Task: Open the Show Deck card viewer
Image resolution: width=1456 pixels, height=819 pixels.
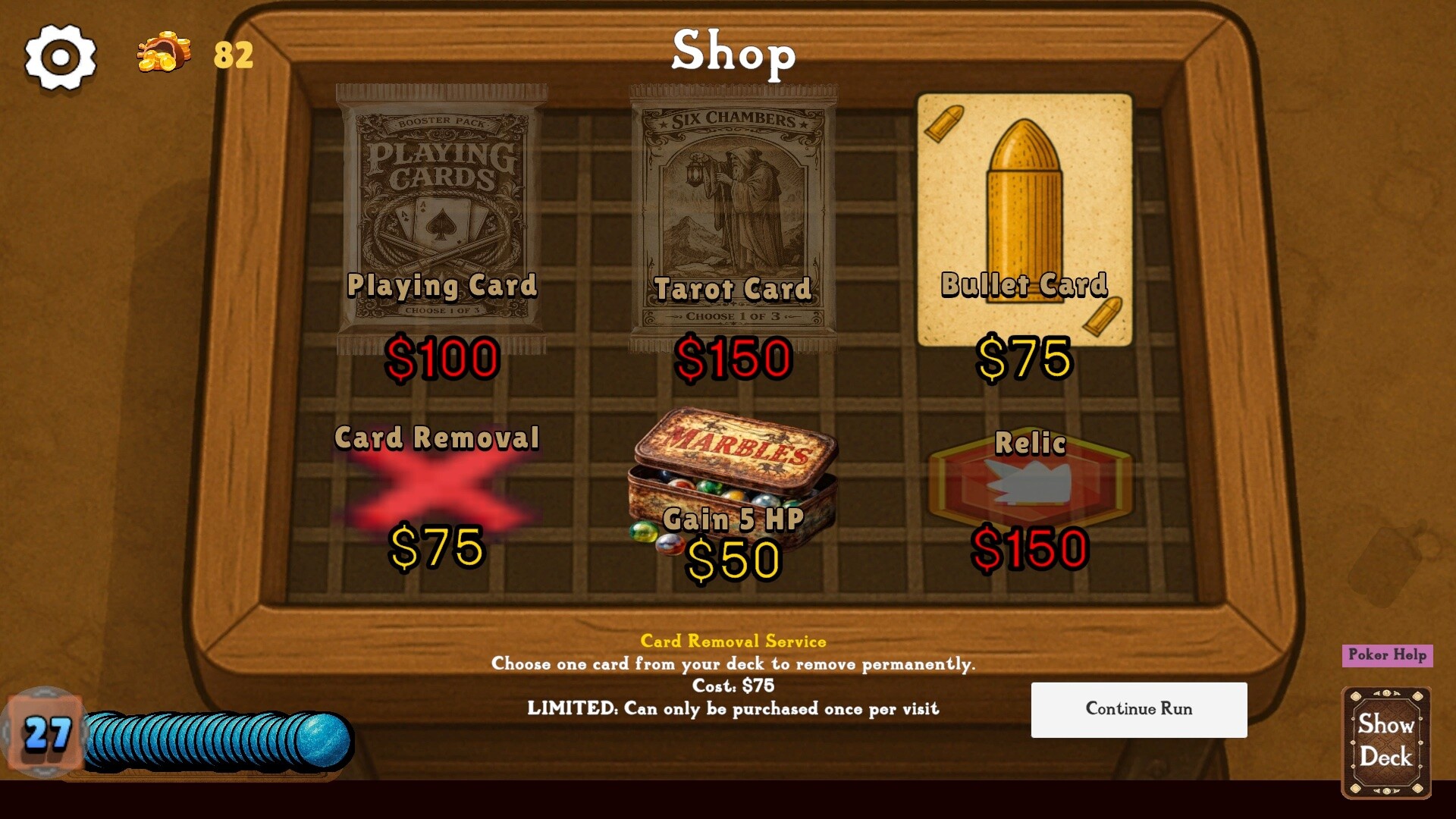Action: (1386, 742)
